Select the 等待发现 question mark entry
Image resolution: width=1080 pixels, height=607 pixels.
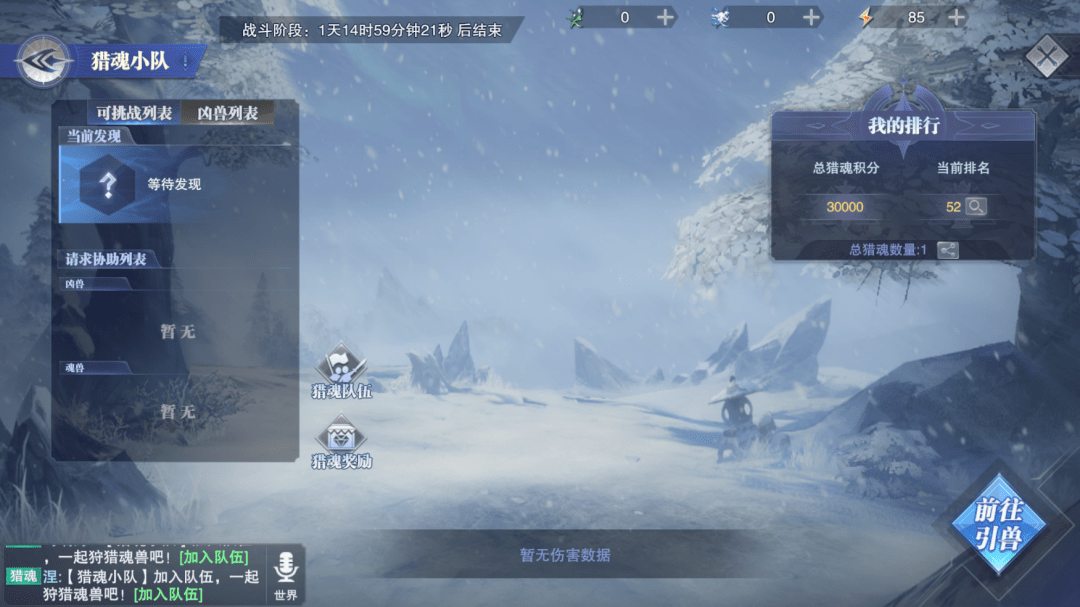tap(109, 184)
